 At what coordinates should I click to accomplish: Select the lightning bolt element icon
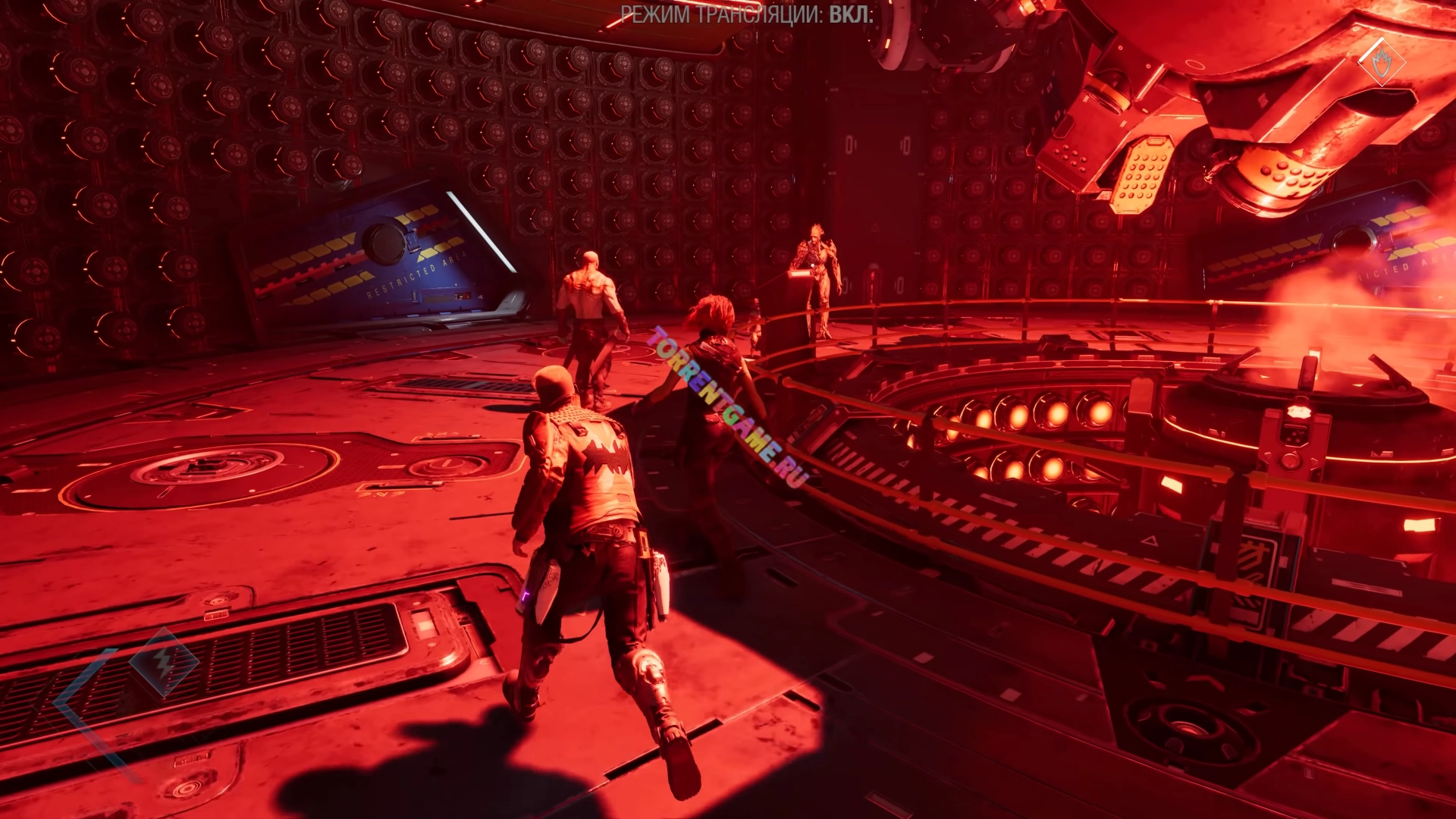click(x=163, y=663)
